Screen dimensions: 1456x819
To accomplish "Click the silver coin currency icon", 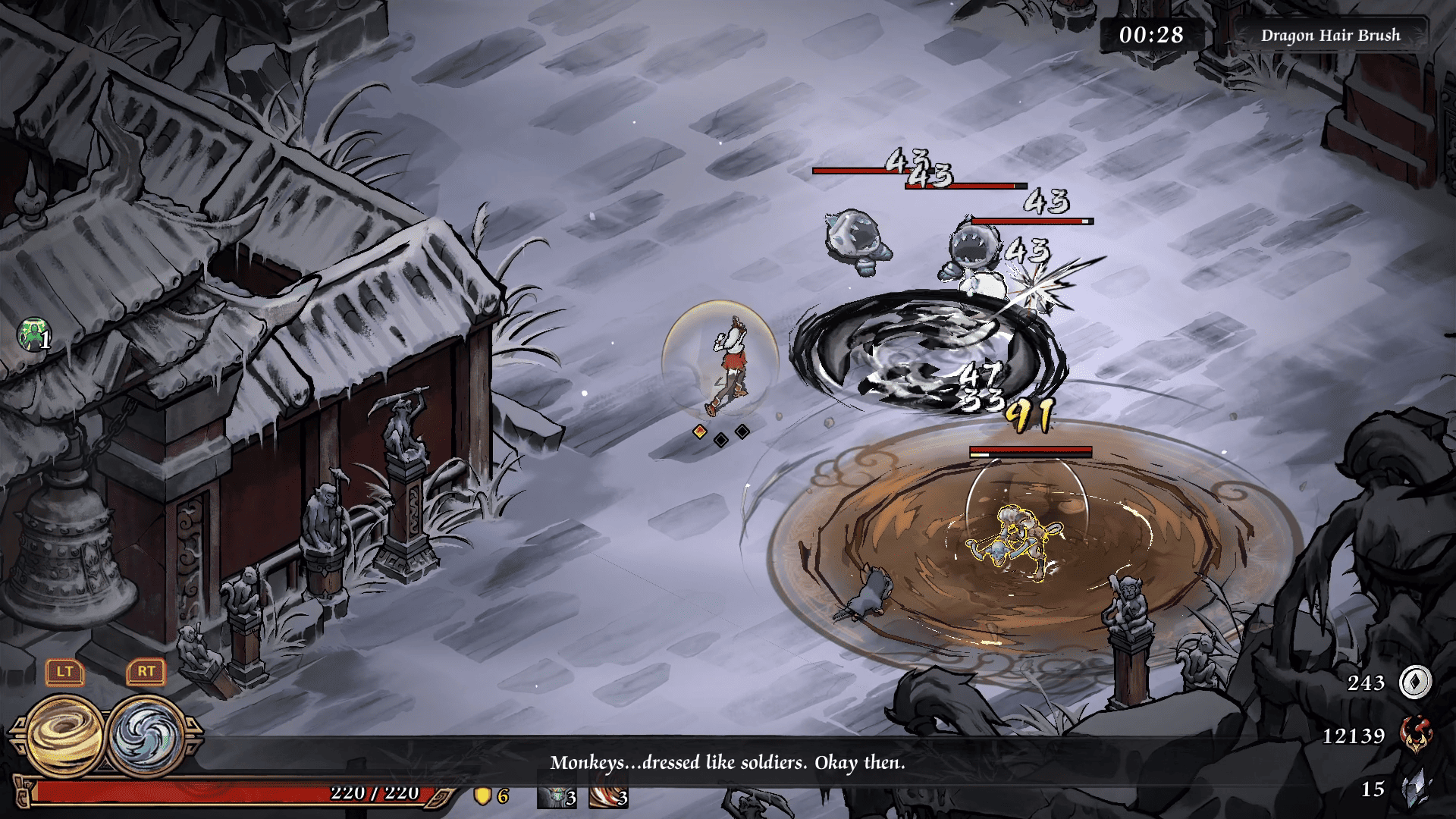I will tap(1415, 682).
